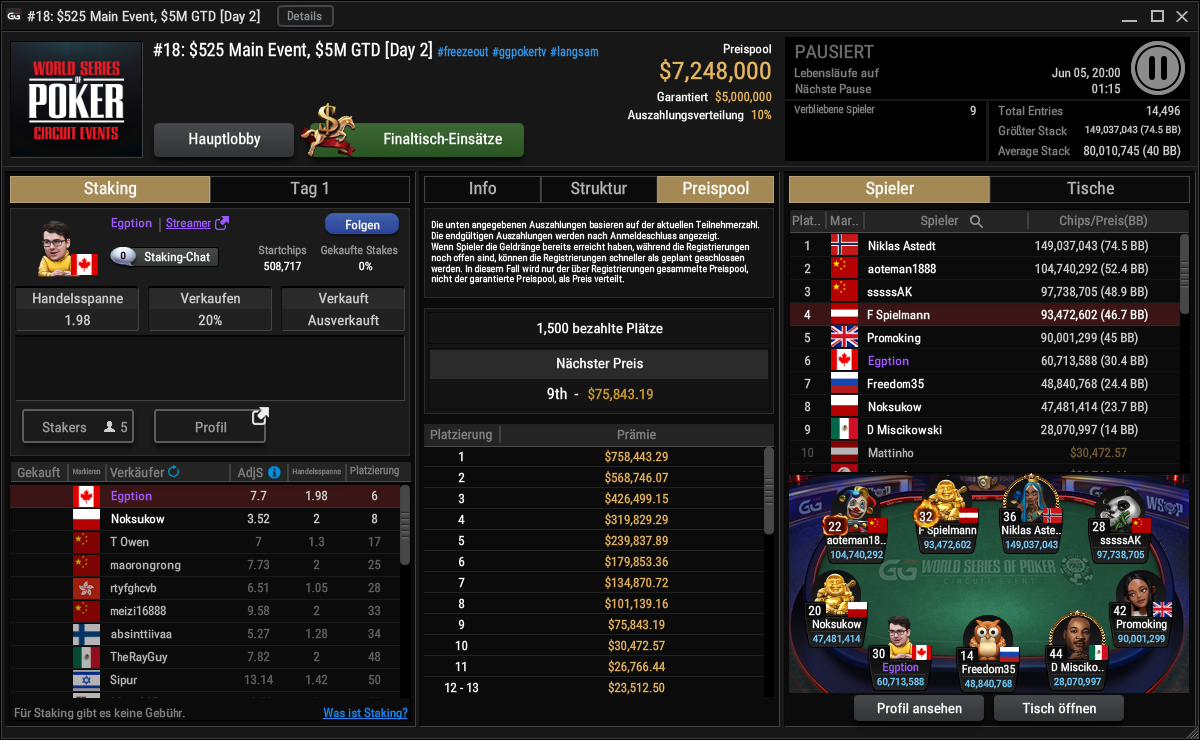
Task: Open the Profil popup button
Action: tap(210, 427)
